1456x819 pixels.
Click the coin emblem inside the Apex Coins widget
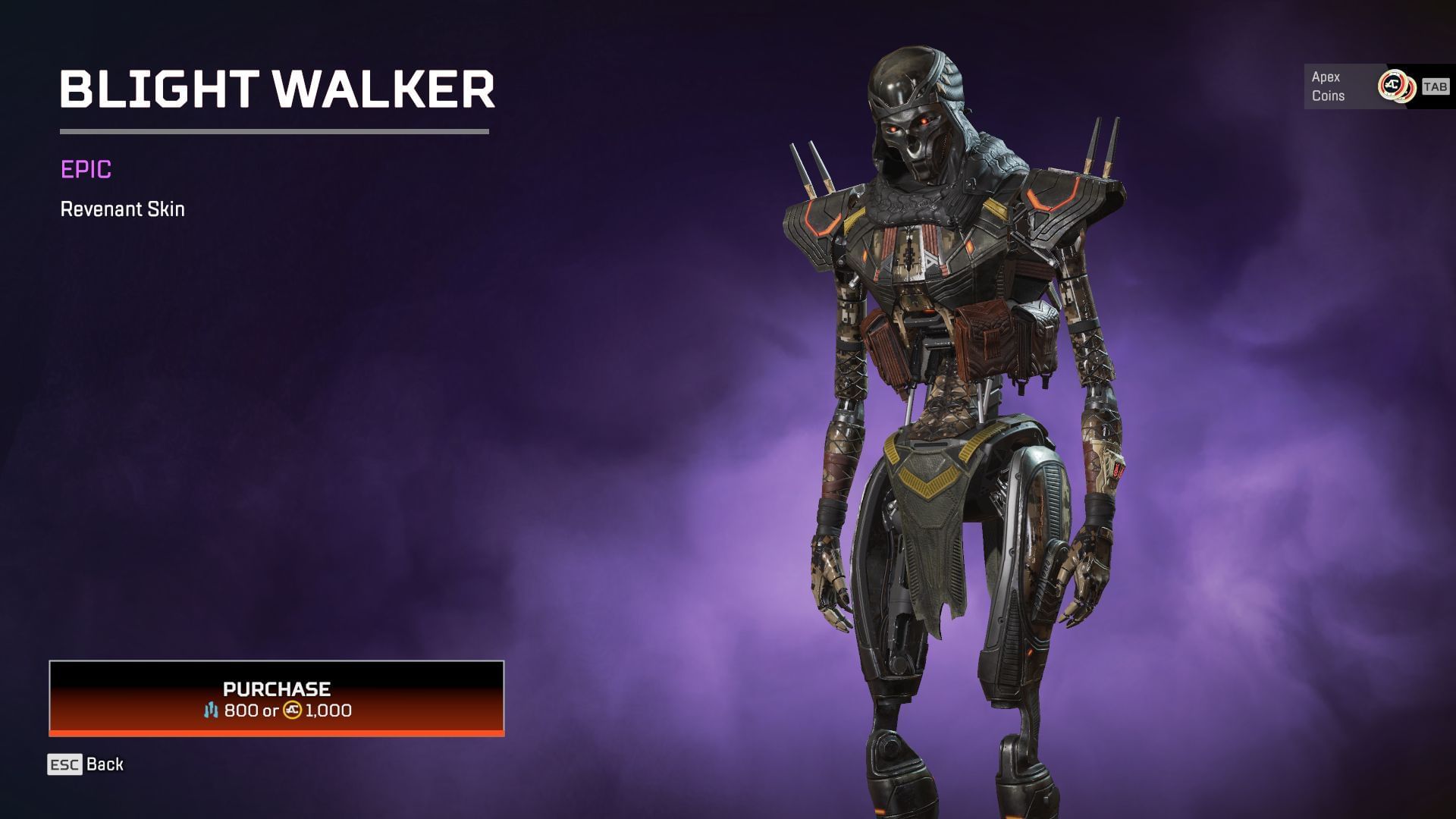click(1394, 85)
